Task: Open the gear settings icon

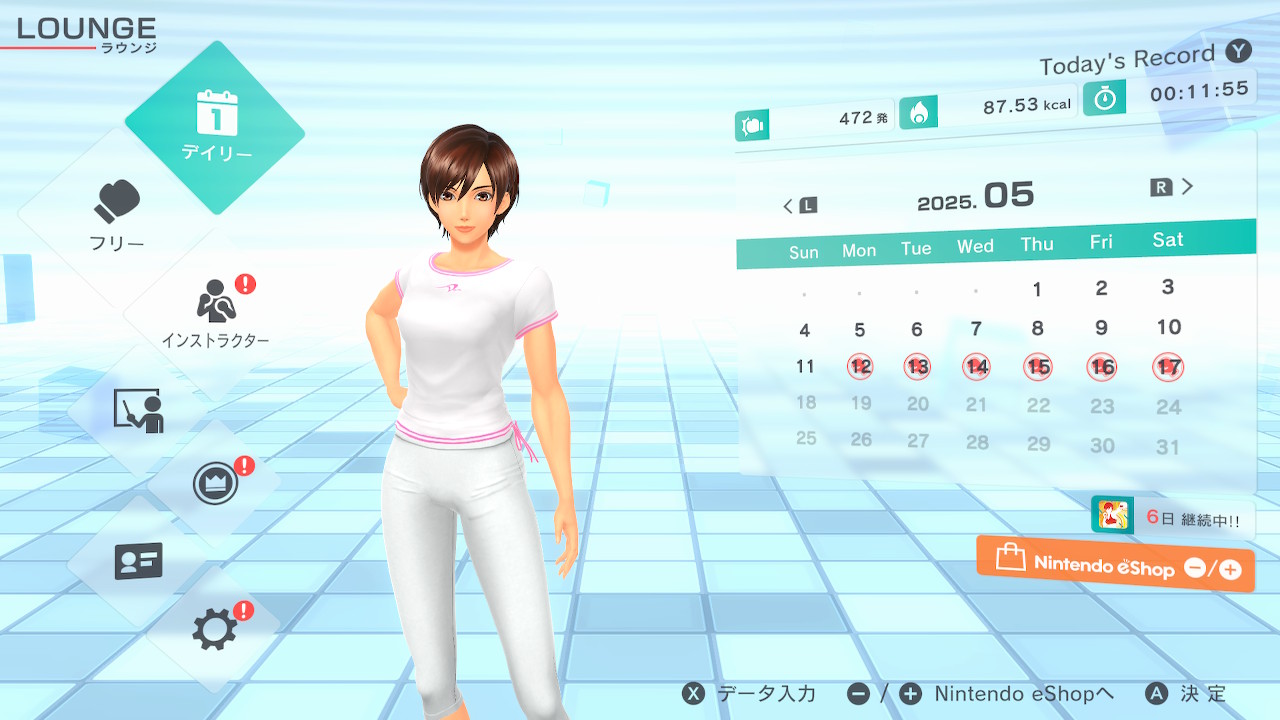Action: pos(215,629)
